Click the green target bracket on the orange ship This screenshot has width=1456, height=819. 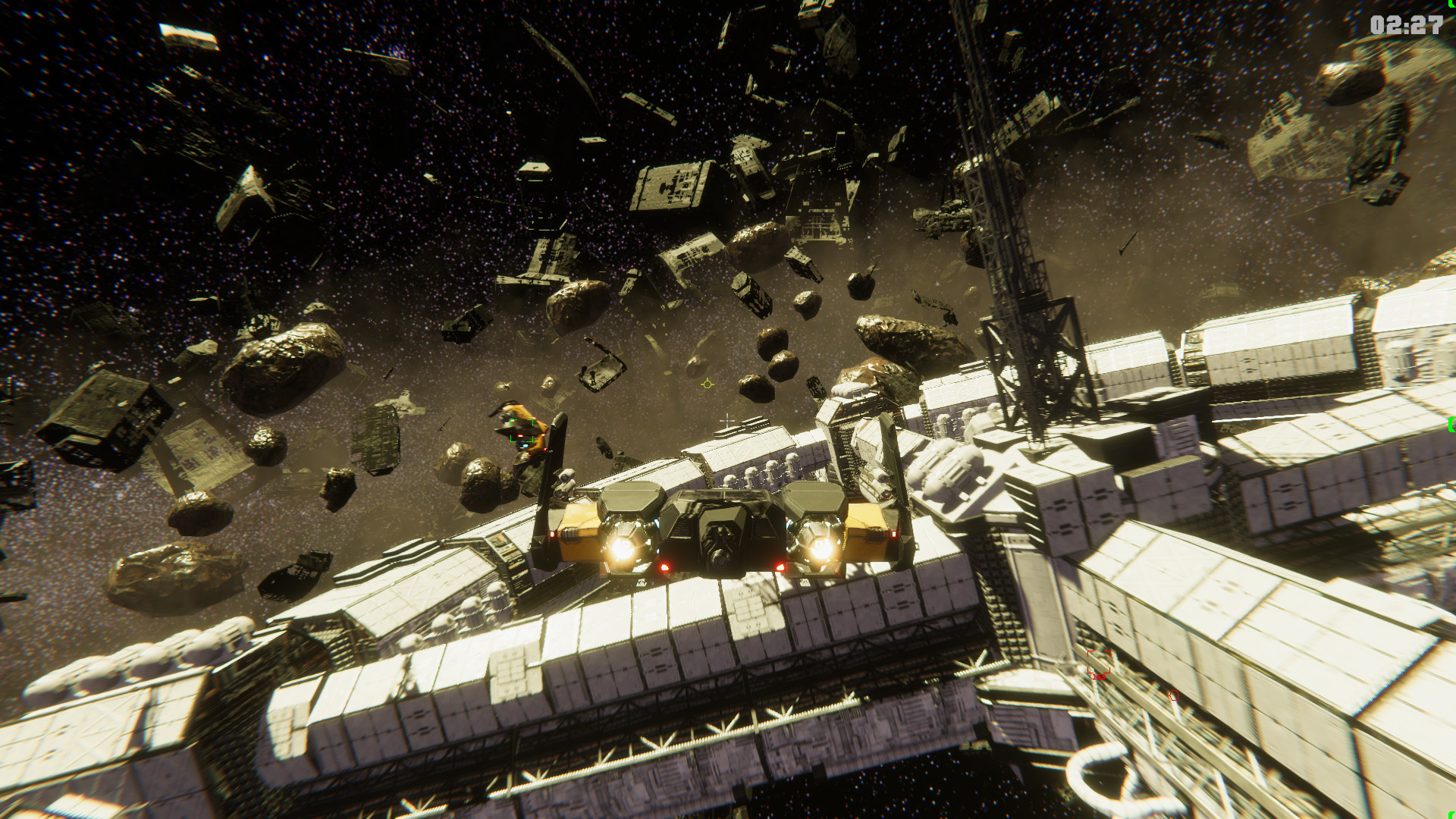pos(521,431)
